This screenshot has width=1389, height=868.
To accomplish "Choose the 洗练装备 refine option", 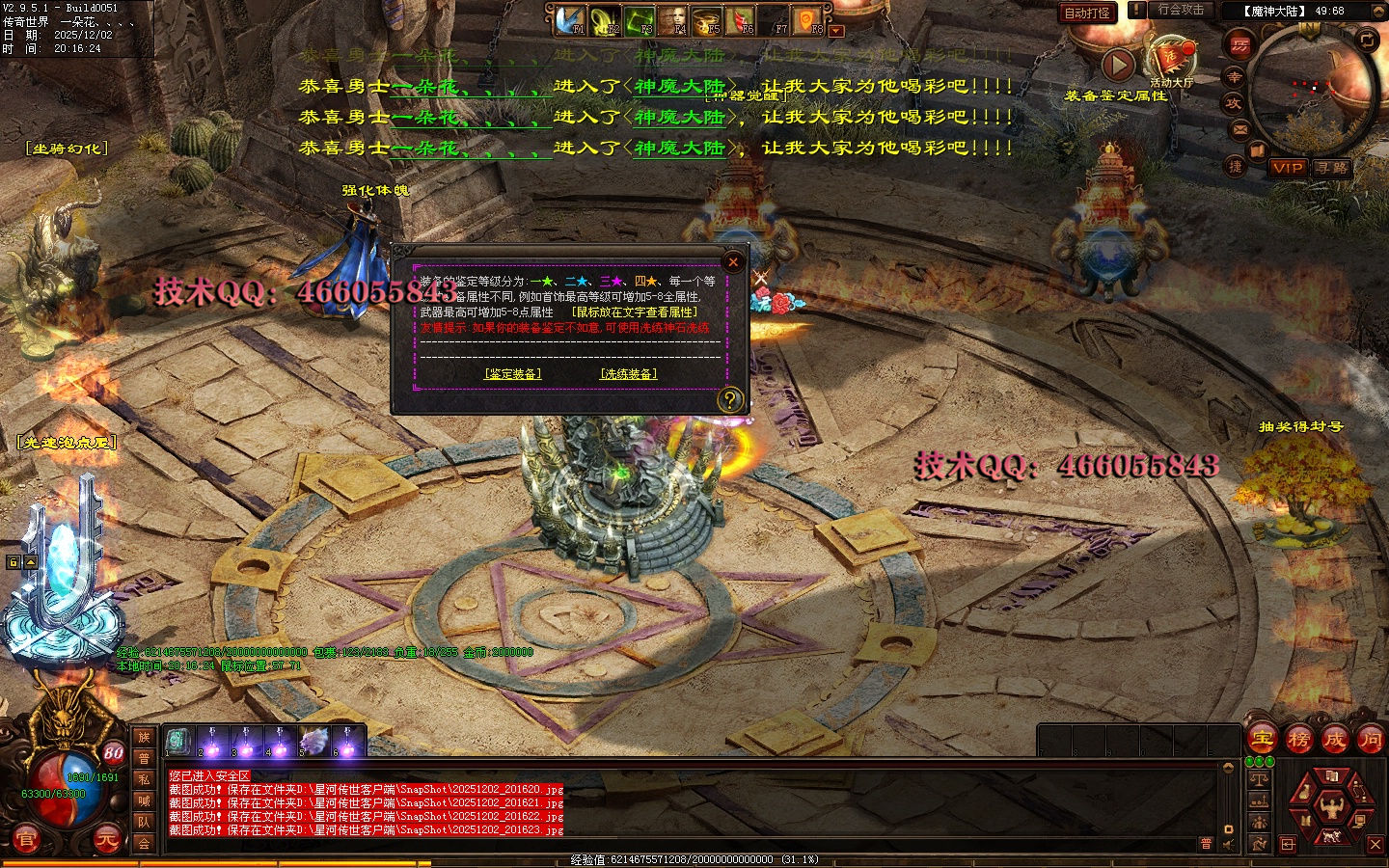I will tap(628, 374).
